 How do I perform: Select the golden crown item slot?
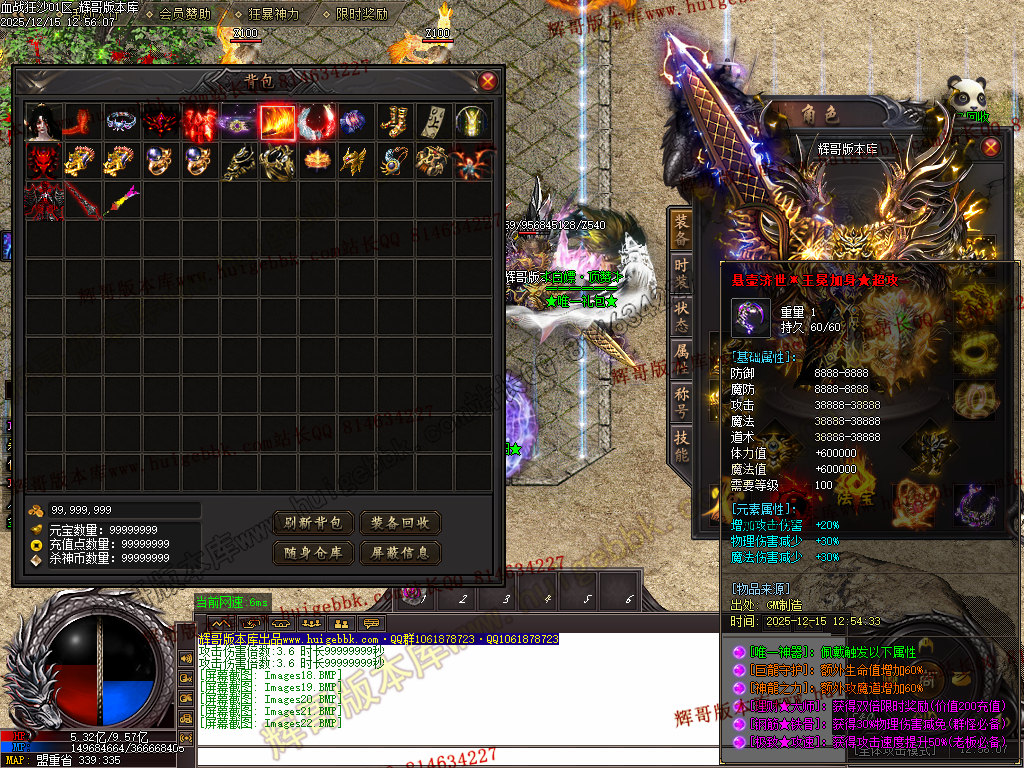[316, 161]
